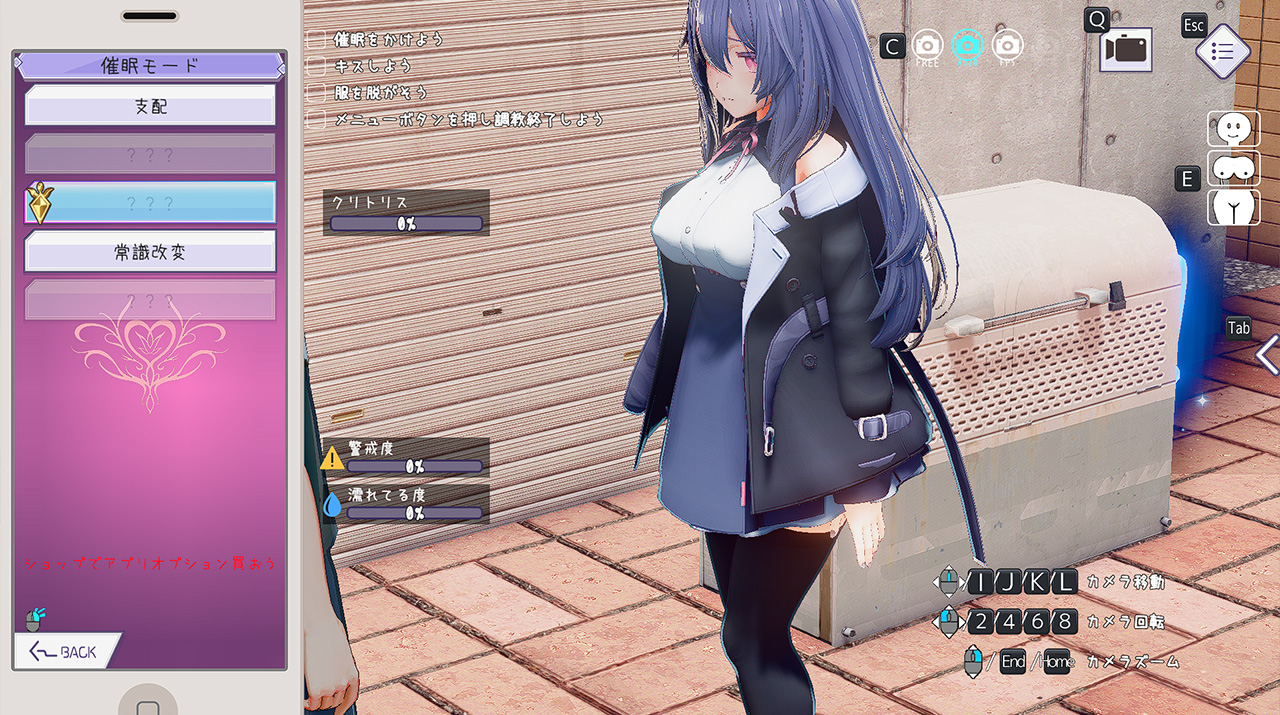Switch to the FREE camera mode
Image resolution: width=1280 pixels, height=715 pixels.
(x=927, y=45)
